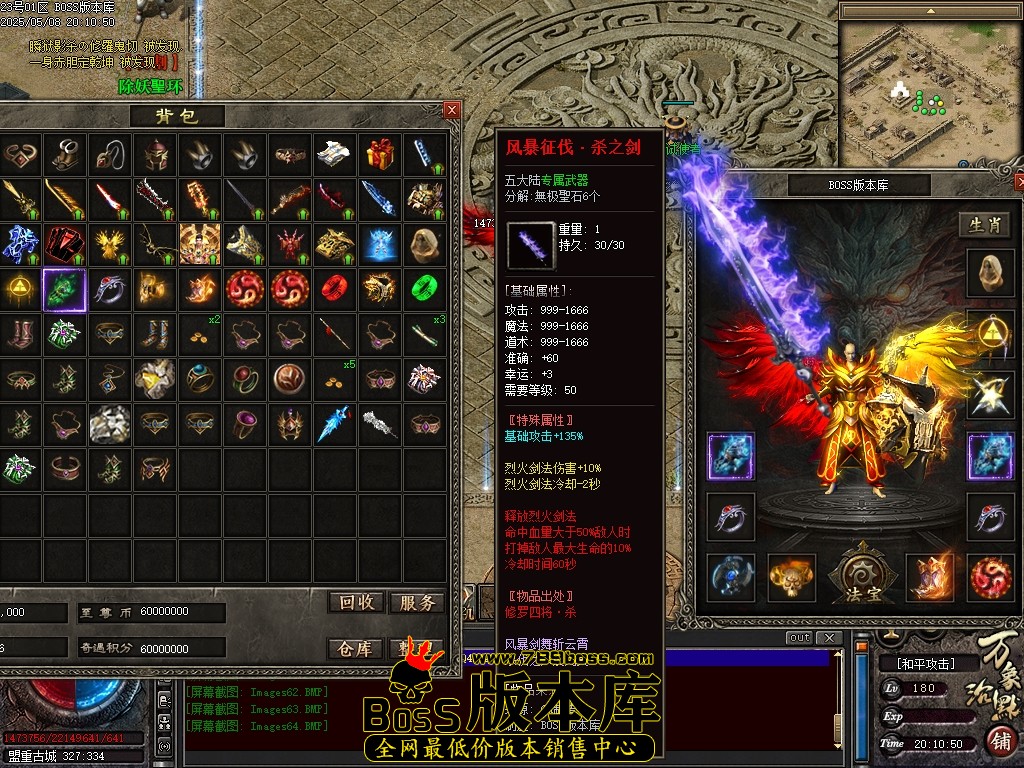Select the purple-highlighted green gem item

coord(64,290)
